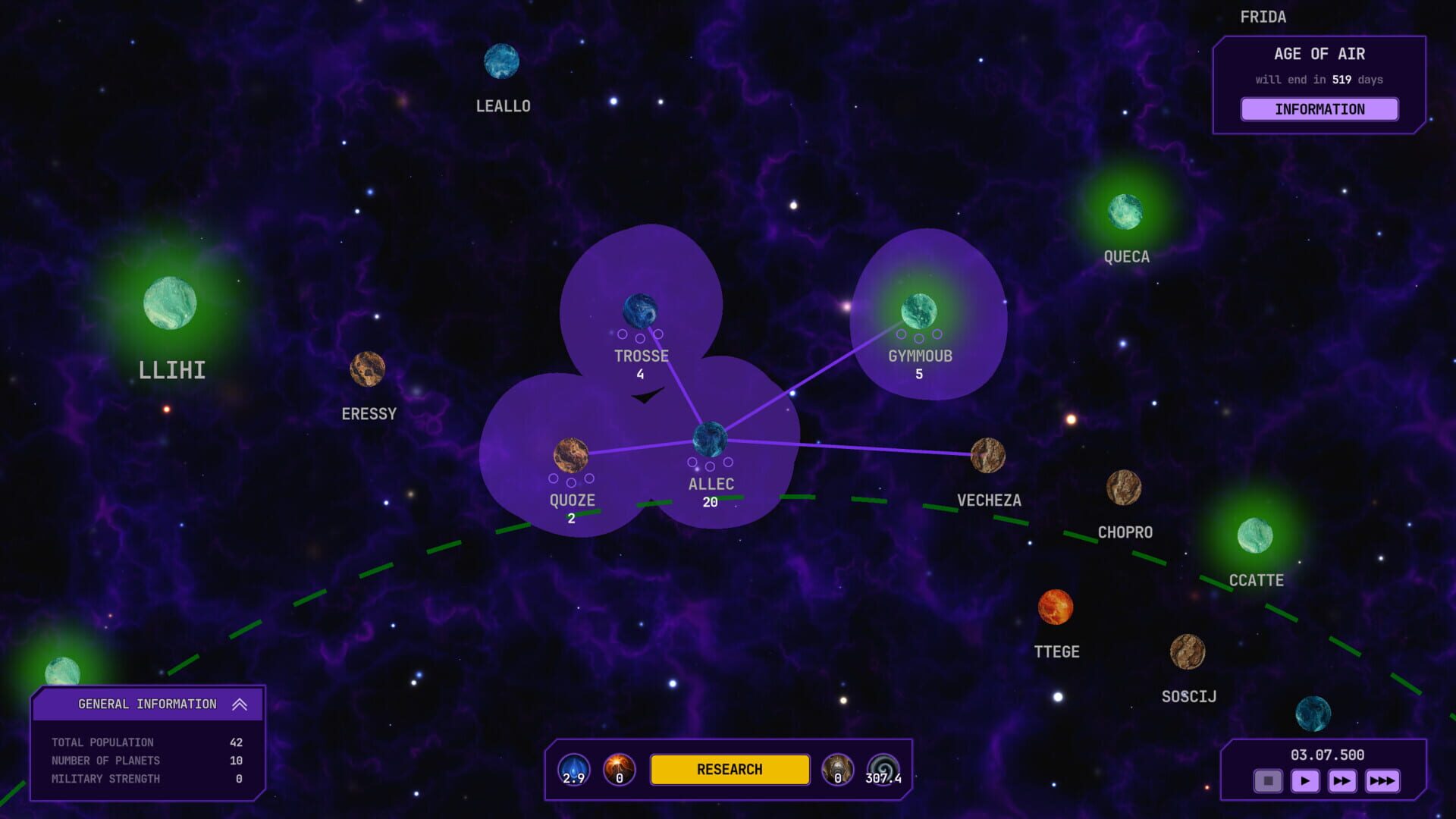1456x819 pixels.
Task: Select the water resource icon
Action: point(574,769)
